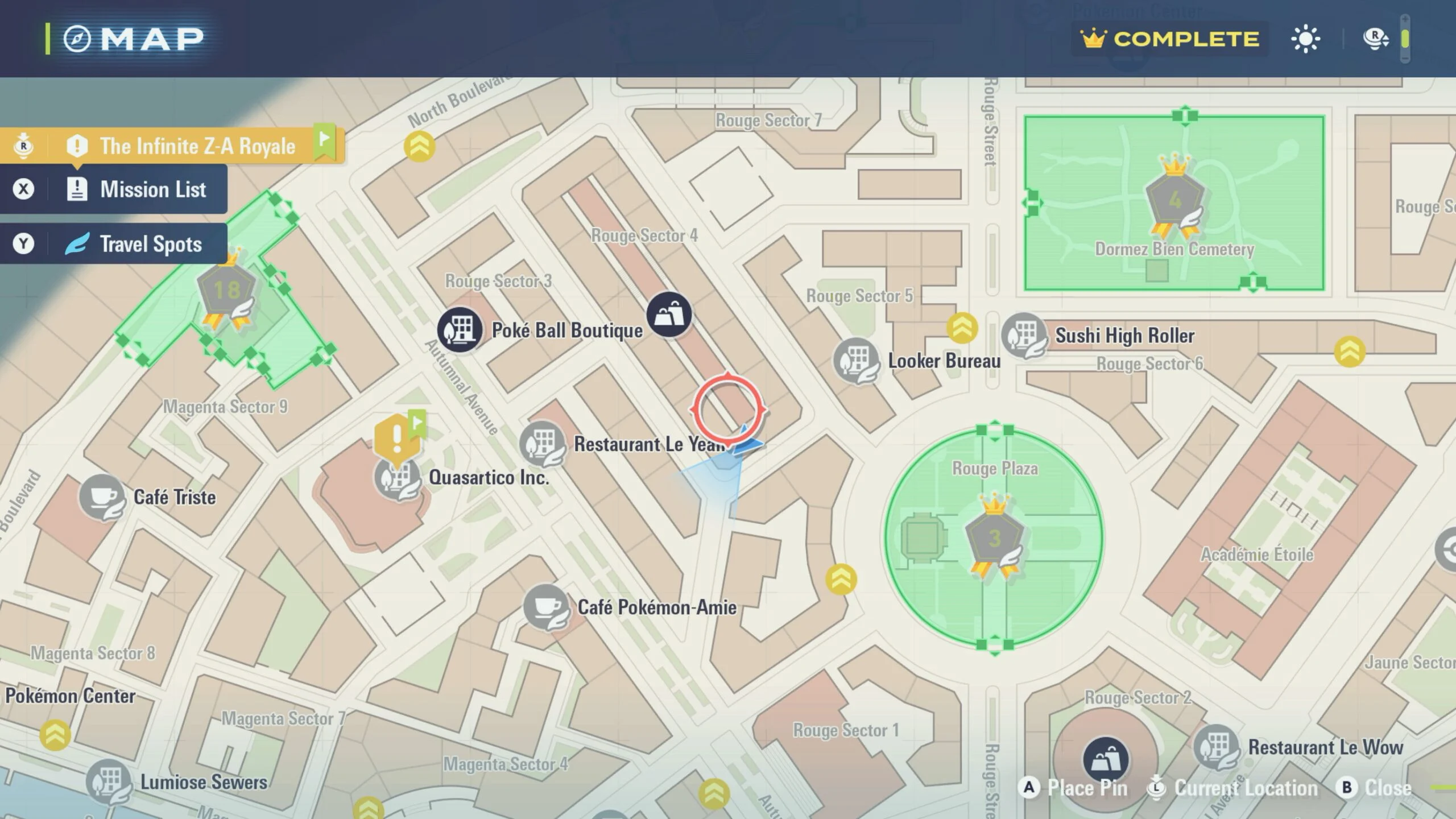Place a pin at the crosshair location
The image size is (1456, 819).
pyautogui.click(x=1074, y=788)
